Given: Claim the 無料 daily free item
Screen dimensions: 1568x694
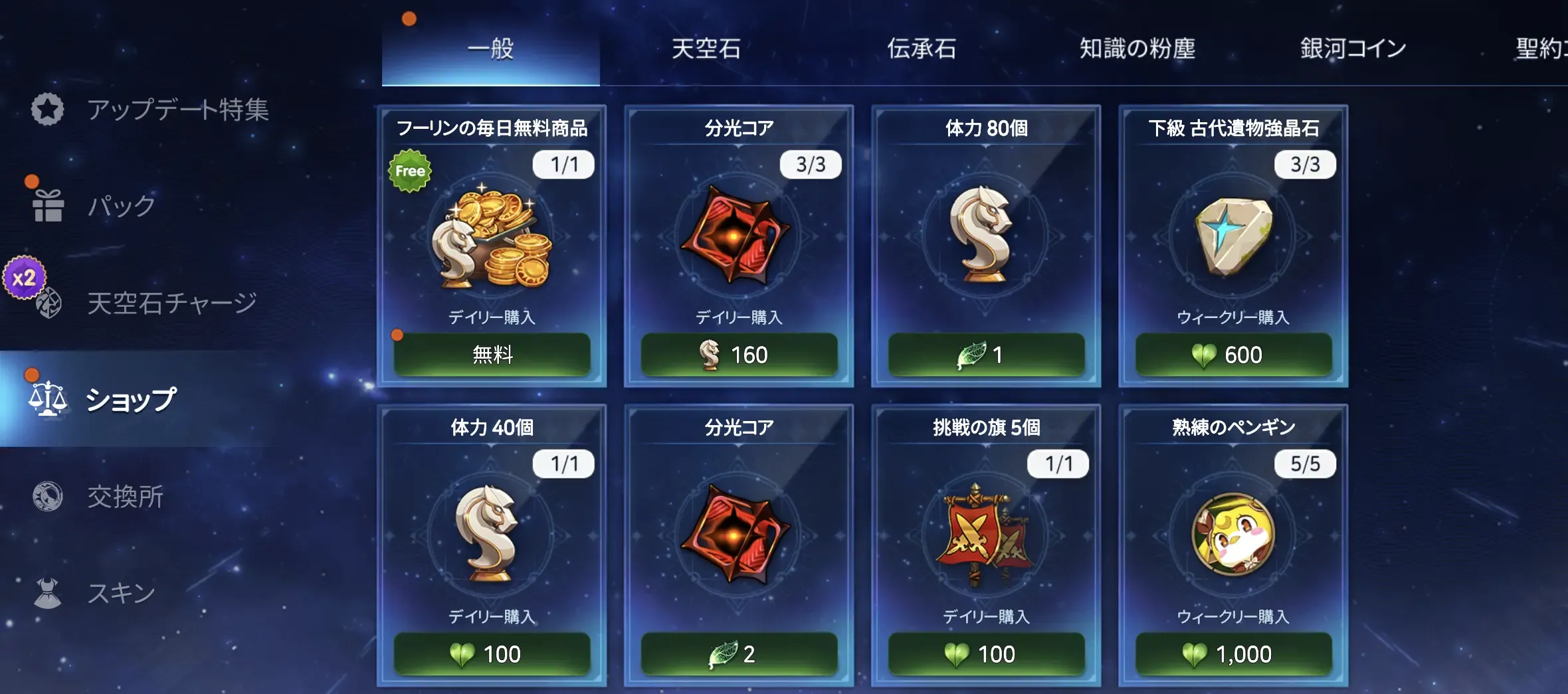Looking at the screenshot, I should coord(492,355).
